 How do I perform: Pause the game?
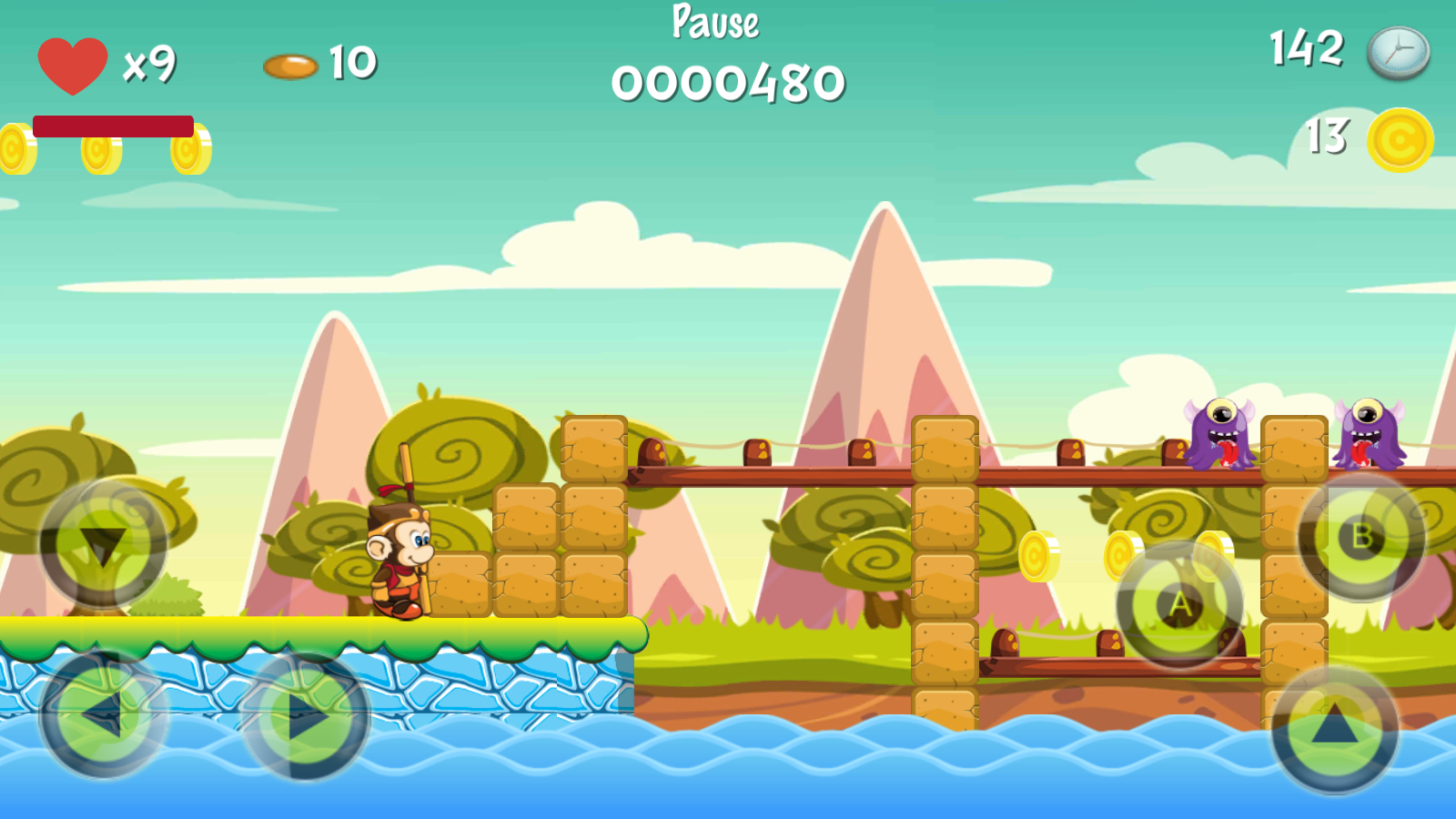(715, 22)
